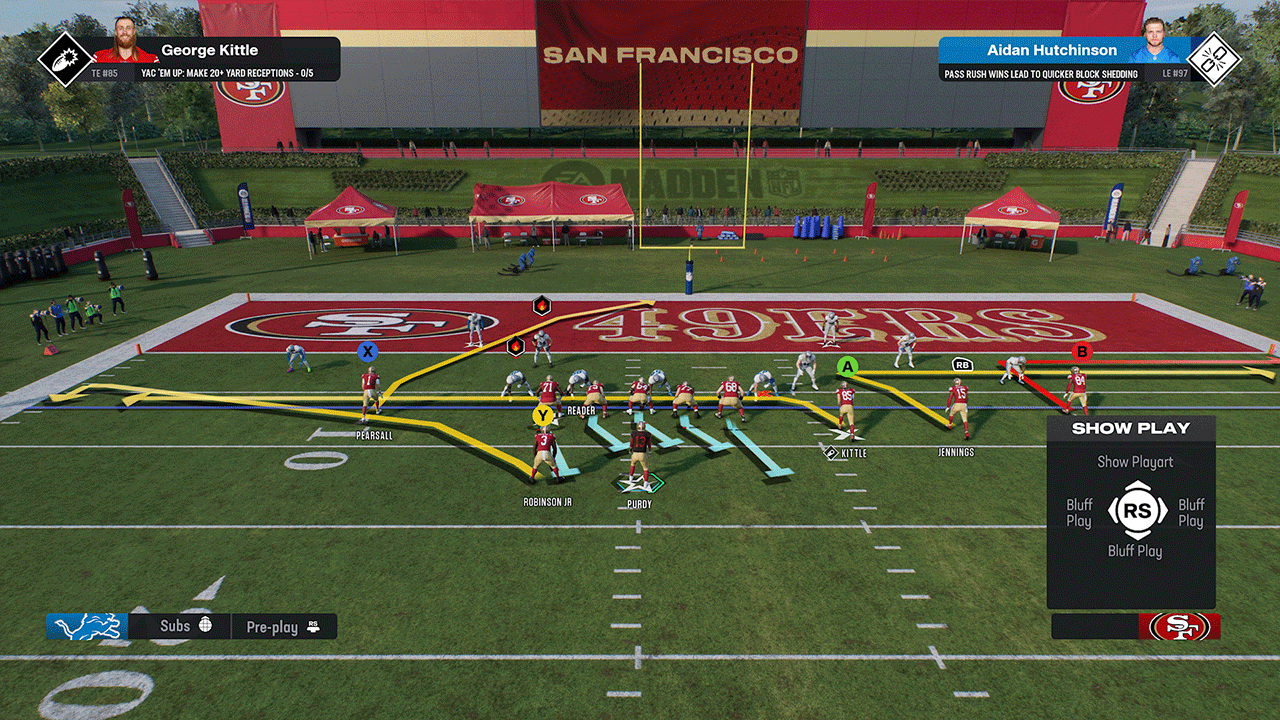Select Show Playart in the Show Play panel
Image resolution: width=1280 pixels, height=720 pixels.
pos(1135,462)
